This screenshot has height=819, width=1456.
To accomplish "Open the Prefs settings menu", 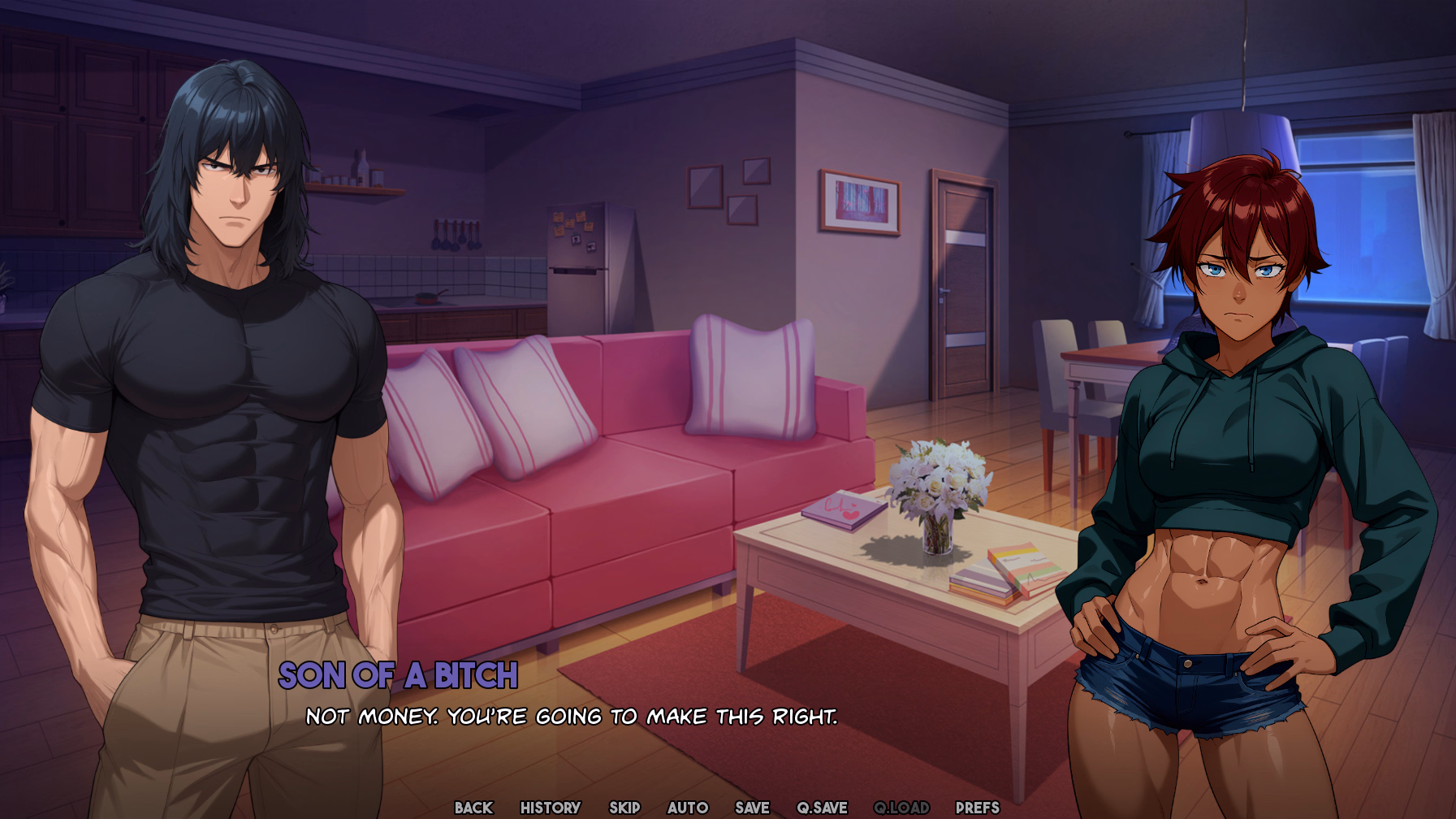I will pos(977,808).
